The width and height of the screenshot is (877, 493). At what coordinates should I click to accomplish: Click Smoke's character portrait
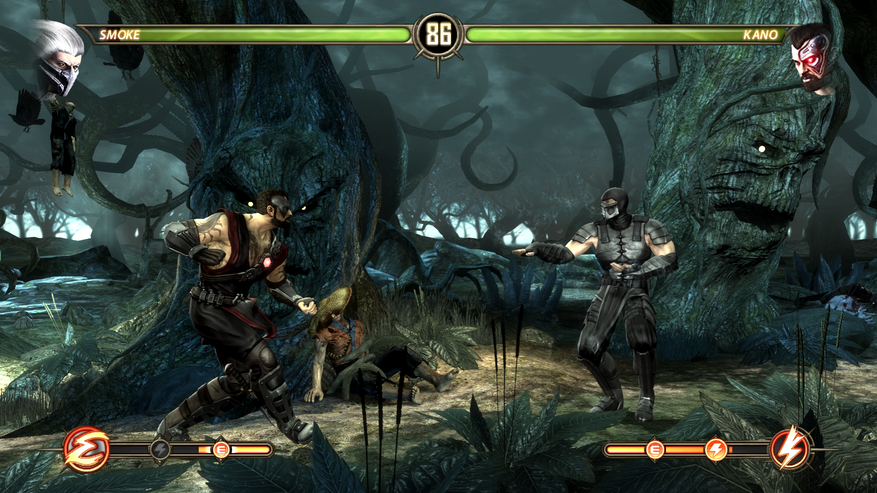tap(57, 56)
